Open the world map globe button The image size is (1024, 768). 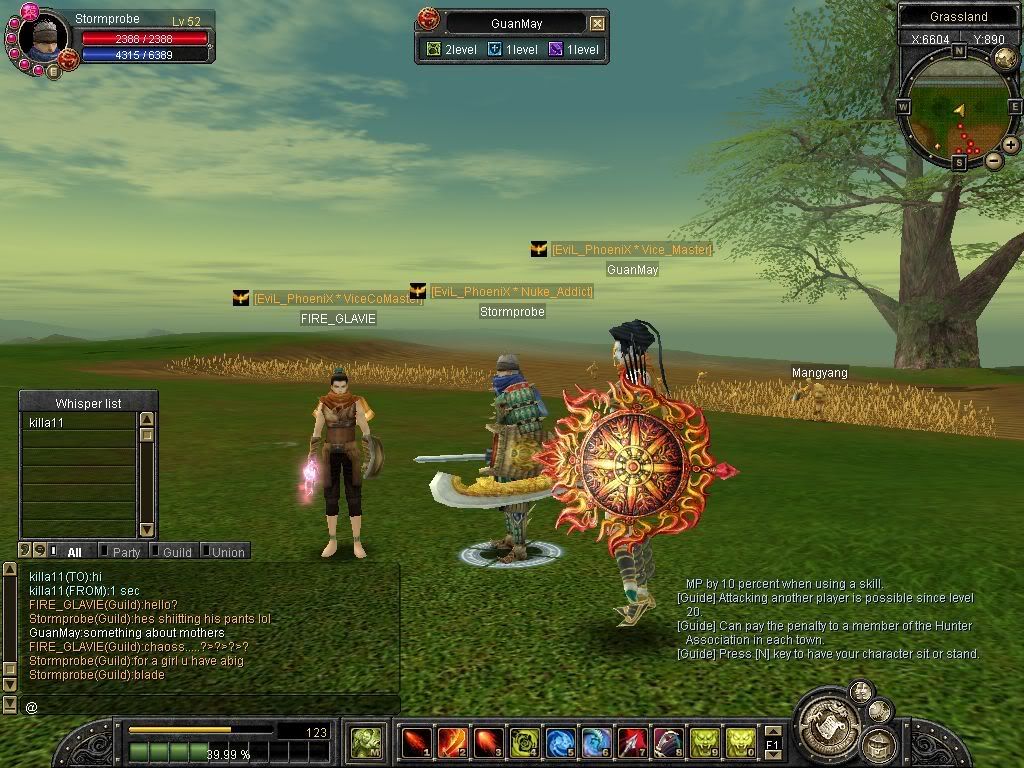pos(1005,57)
